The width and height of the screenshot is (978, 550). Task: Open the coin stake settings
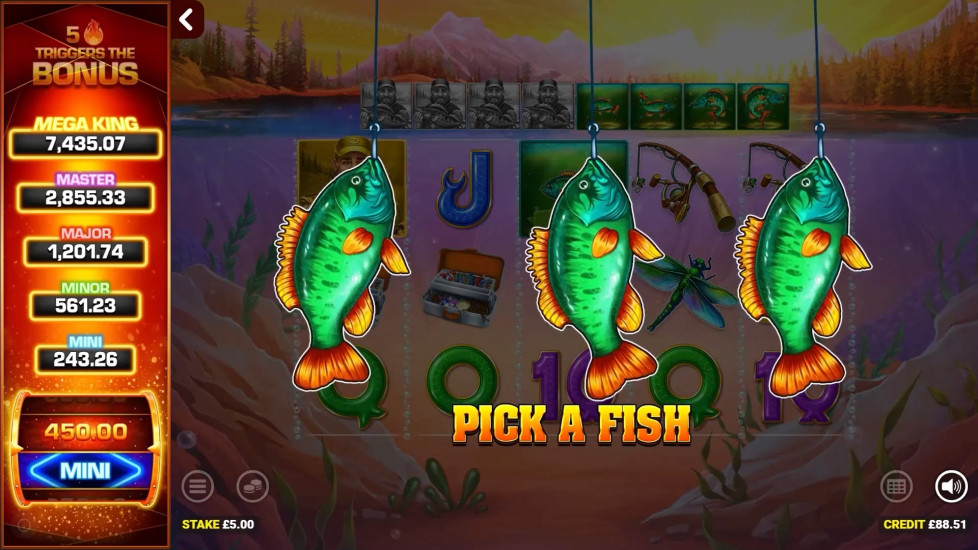click(x=252, y=487)
